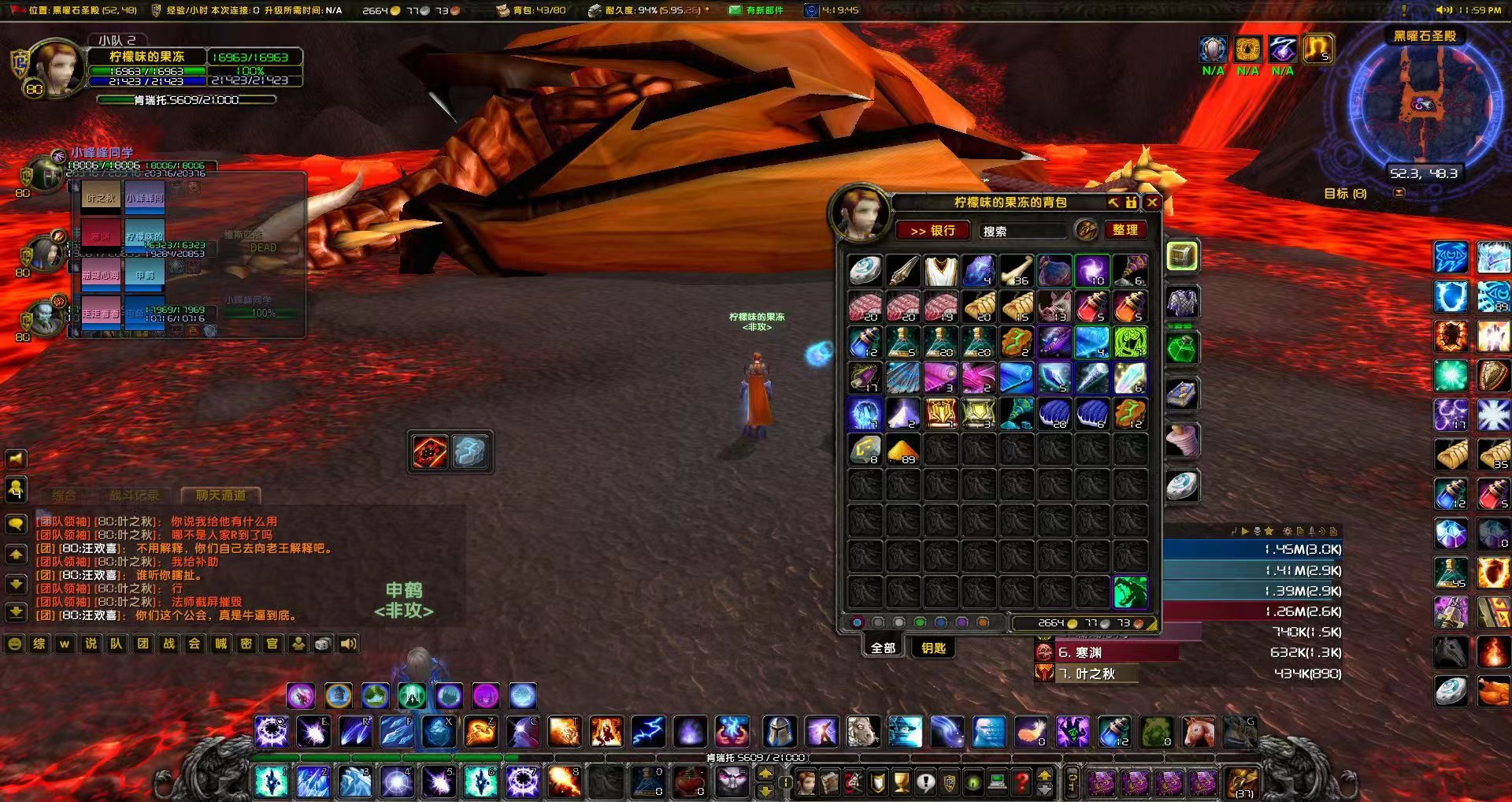Open the 综合 general chat tab
Image resolution: width=1512 pixels, height=802 pixels.
(64, 496)
